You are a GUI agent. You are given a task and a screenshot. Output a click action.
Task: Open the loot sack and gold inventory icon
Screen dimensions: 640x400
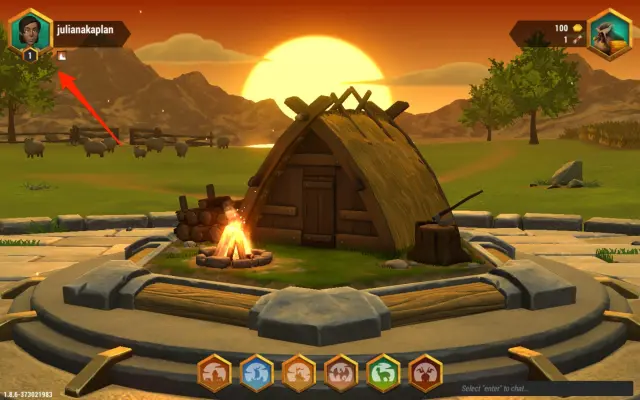point(609,33)
